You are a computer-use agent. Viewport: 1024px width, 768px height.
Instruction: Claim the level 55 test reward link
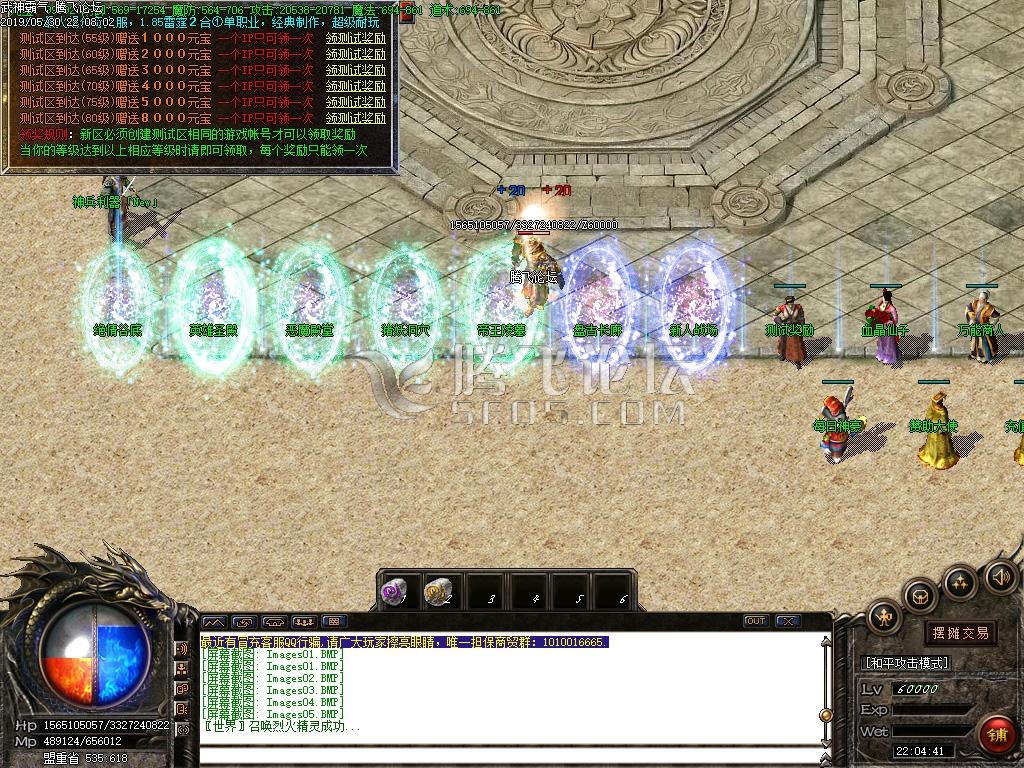[x=355, y=38]
